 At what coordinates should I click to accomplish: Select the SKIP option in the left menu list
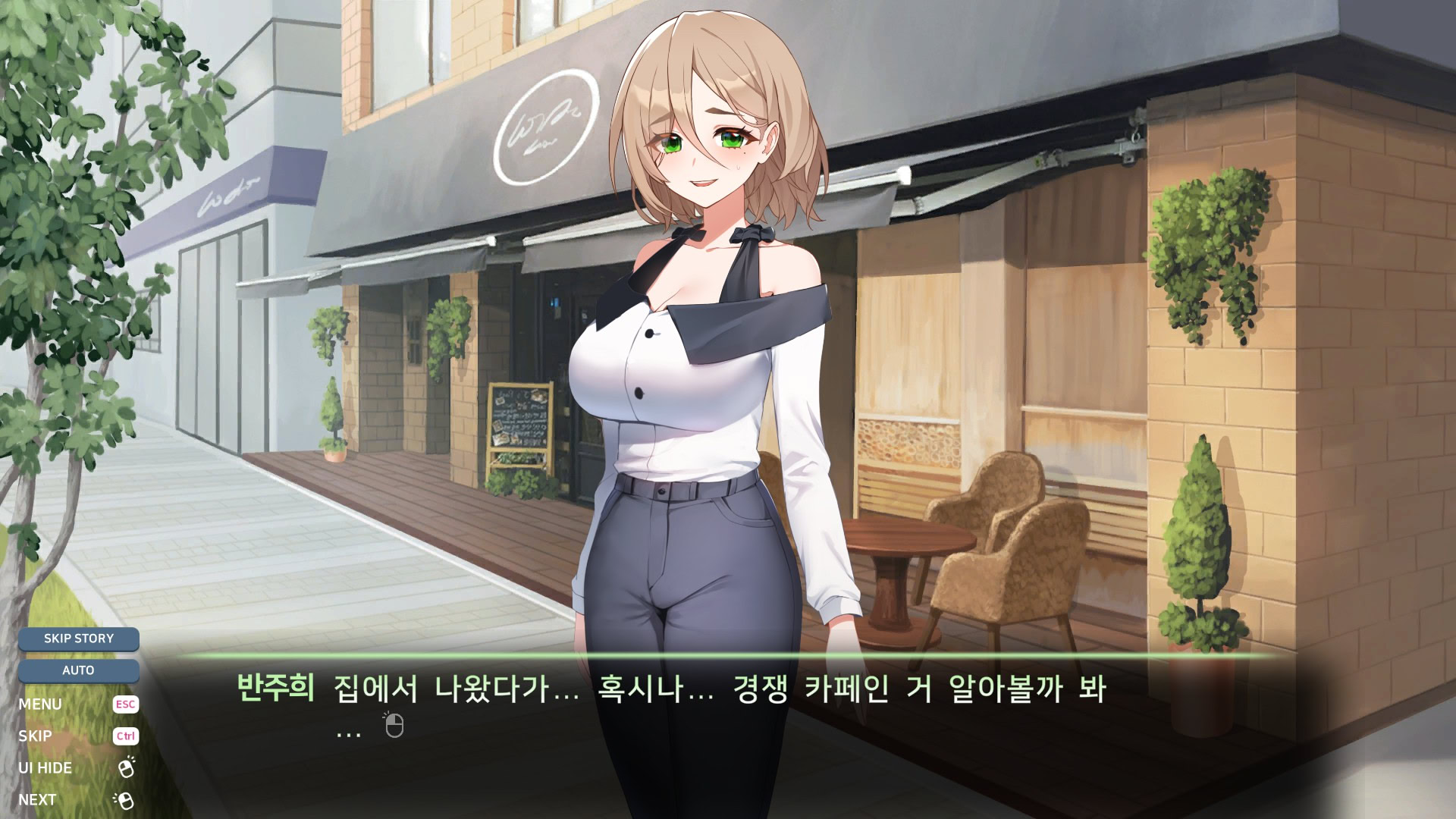point(36,736)
